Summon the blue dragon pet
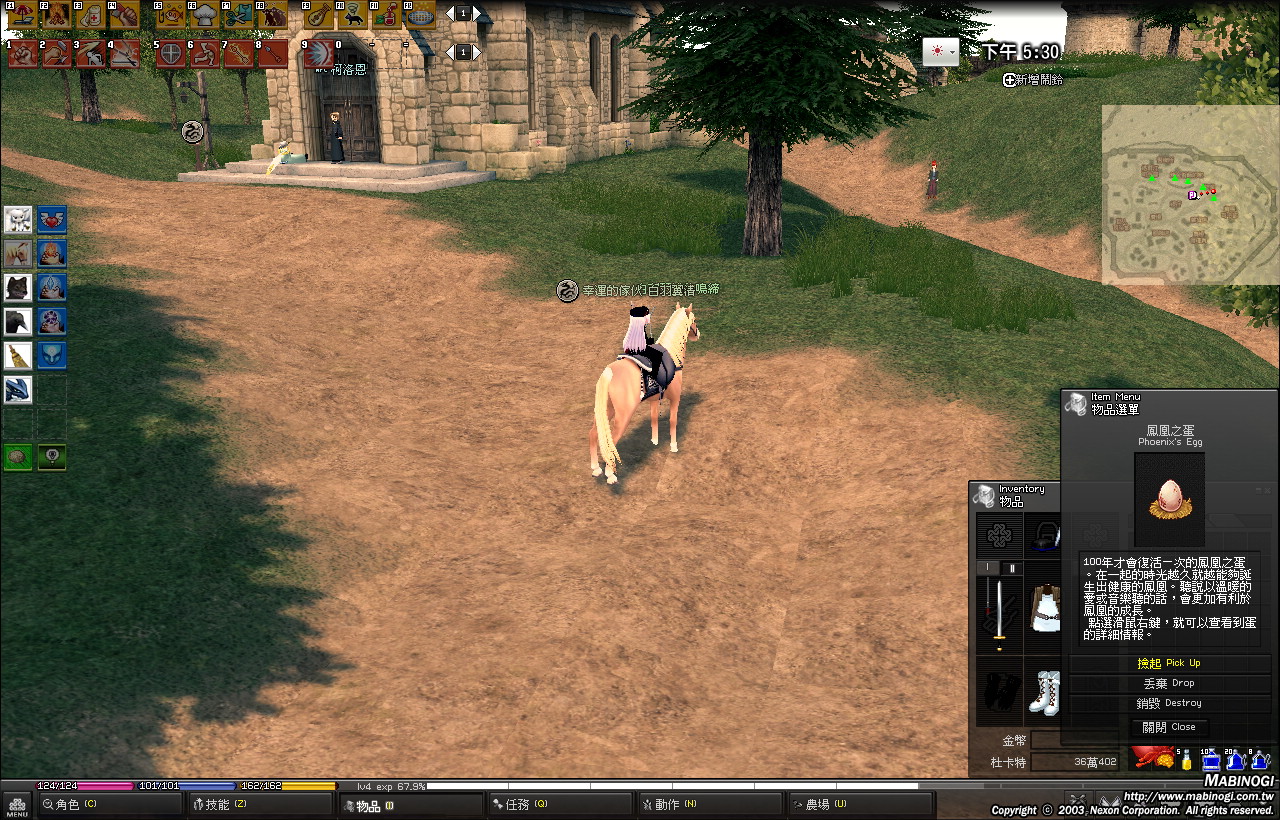 (18, 390)
